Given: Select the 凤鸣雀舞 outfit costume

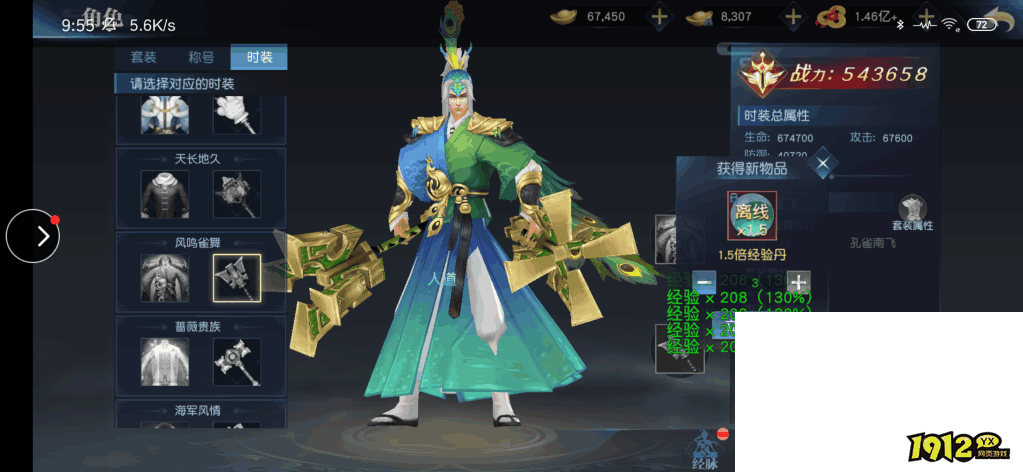Looking at the screenshot, I should tap(165, 278).
